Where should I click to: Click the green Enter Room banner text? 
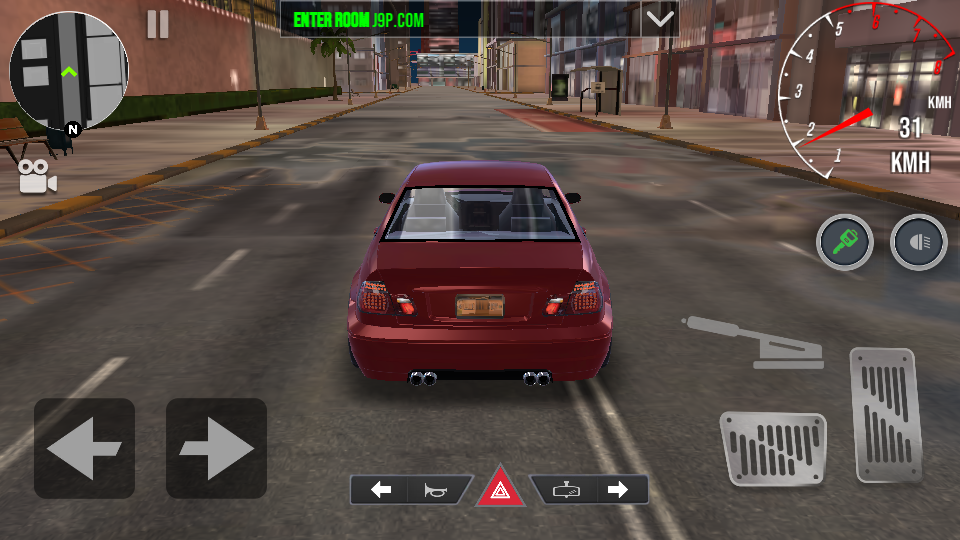[359, 19]
